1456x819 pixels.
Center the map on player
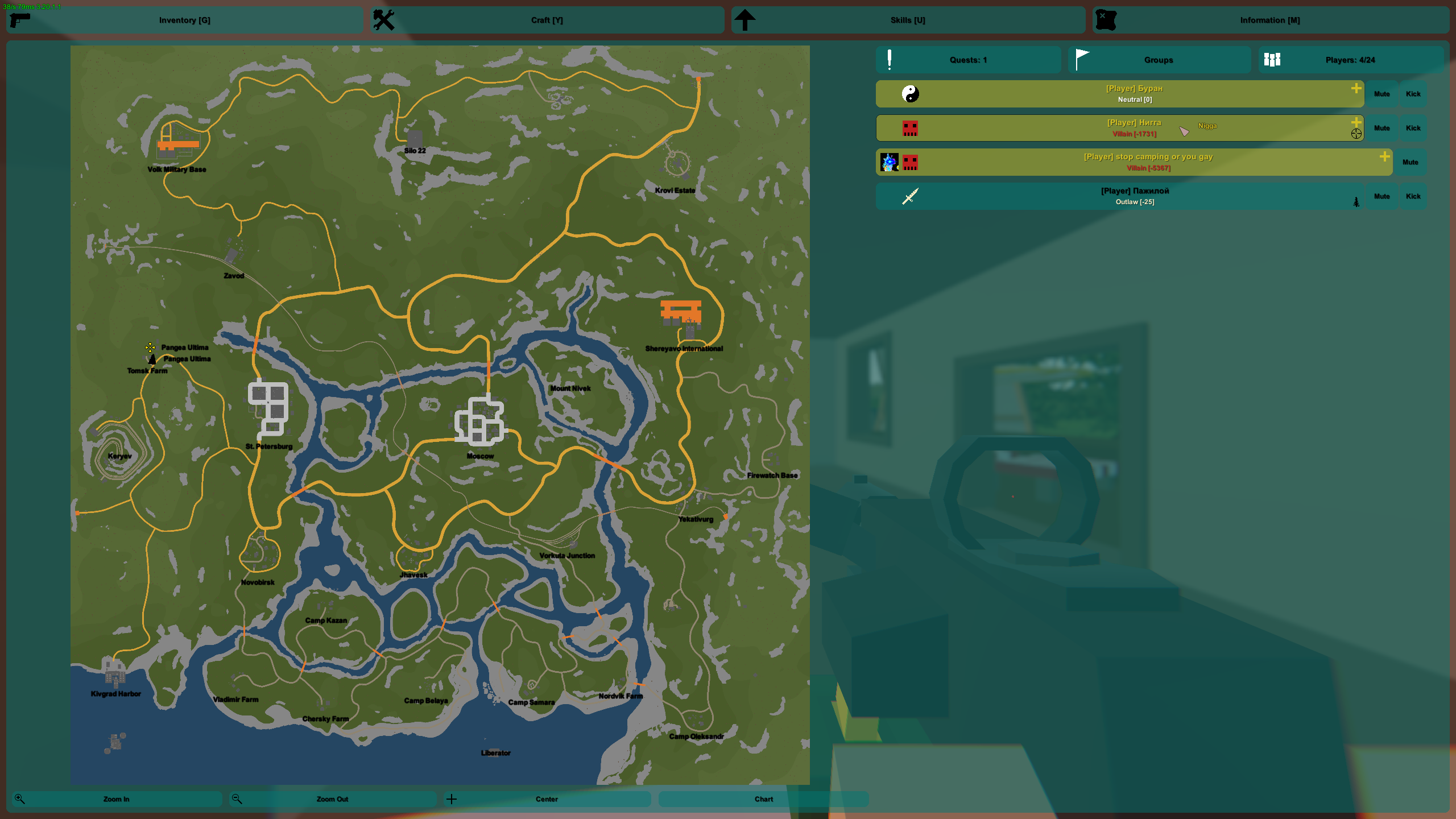[547, 799]
